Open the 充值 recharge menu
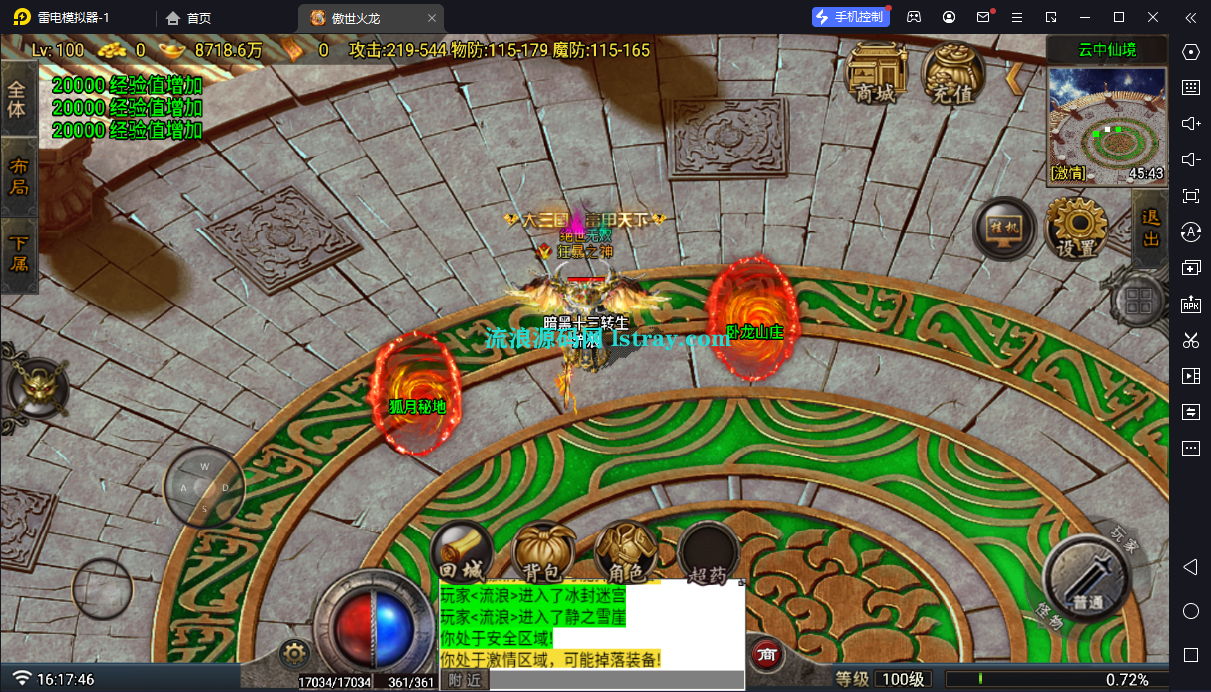The image size is (1211, 692). 951,72
